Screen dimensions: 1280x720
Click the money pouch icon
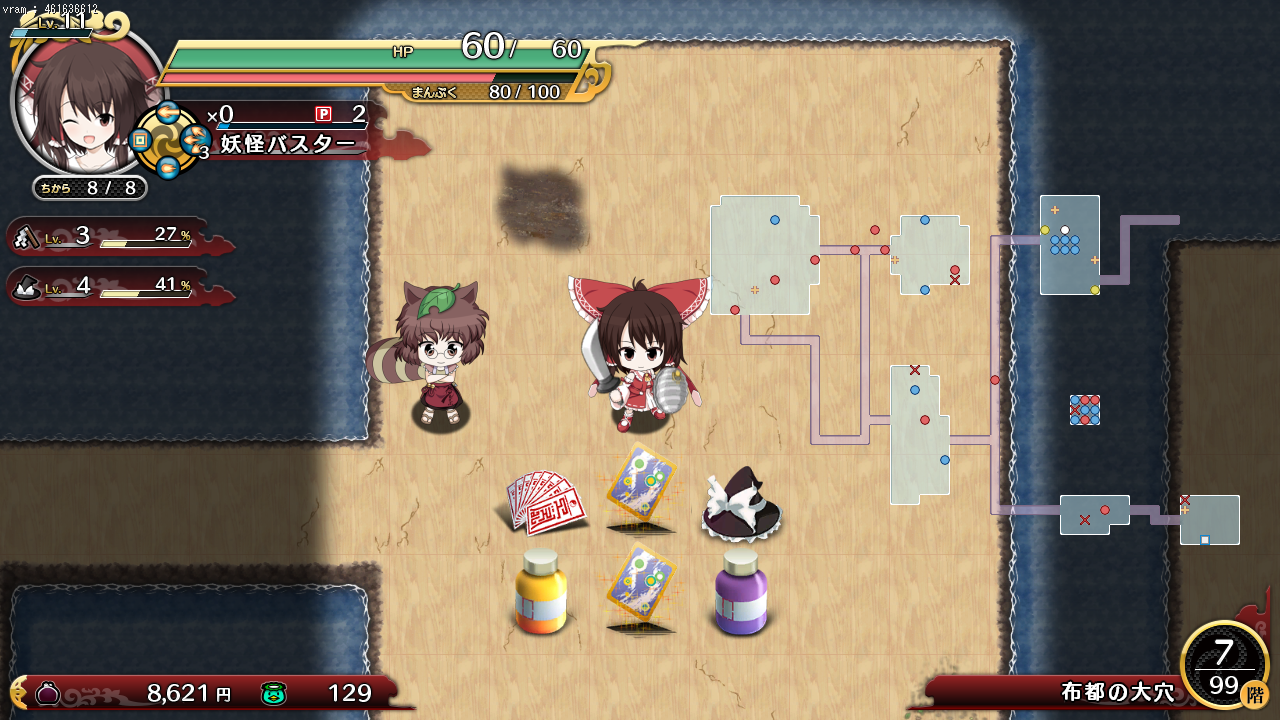(x=48, y=692)
